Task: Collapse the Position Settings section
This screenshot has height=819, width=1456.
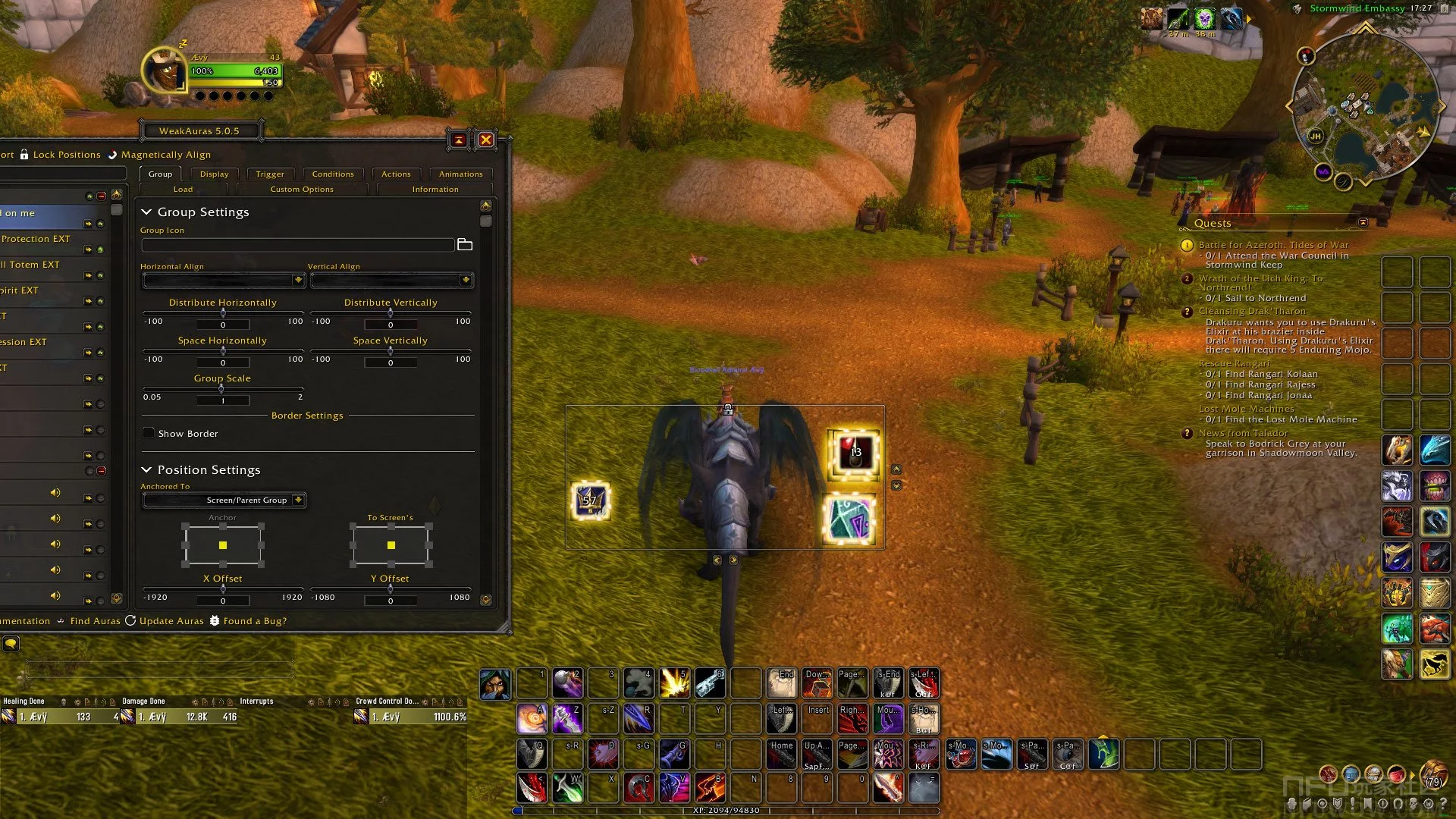Action: 147,470
